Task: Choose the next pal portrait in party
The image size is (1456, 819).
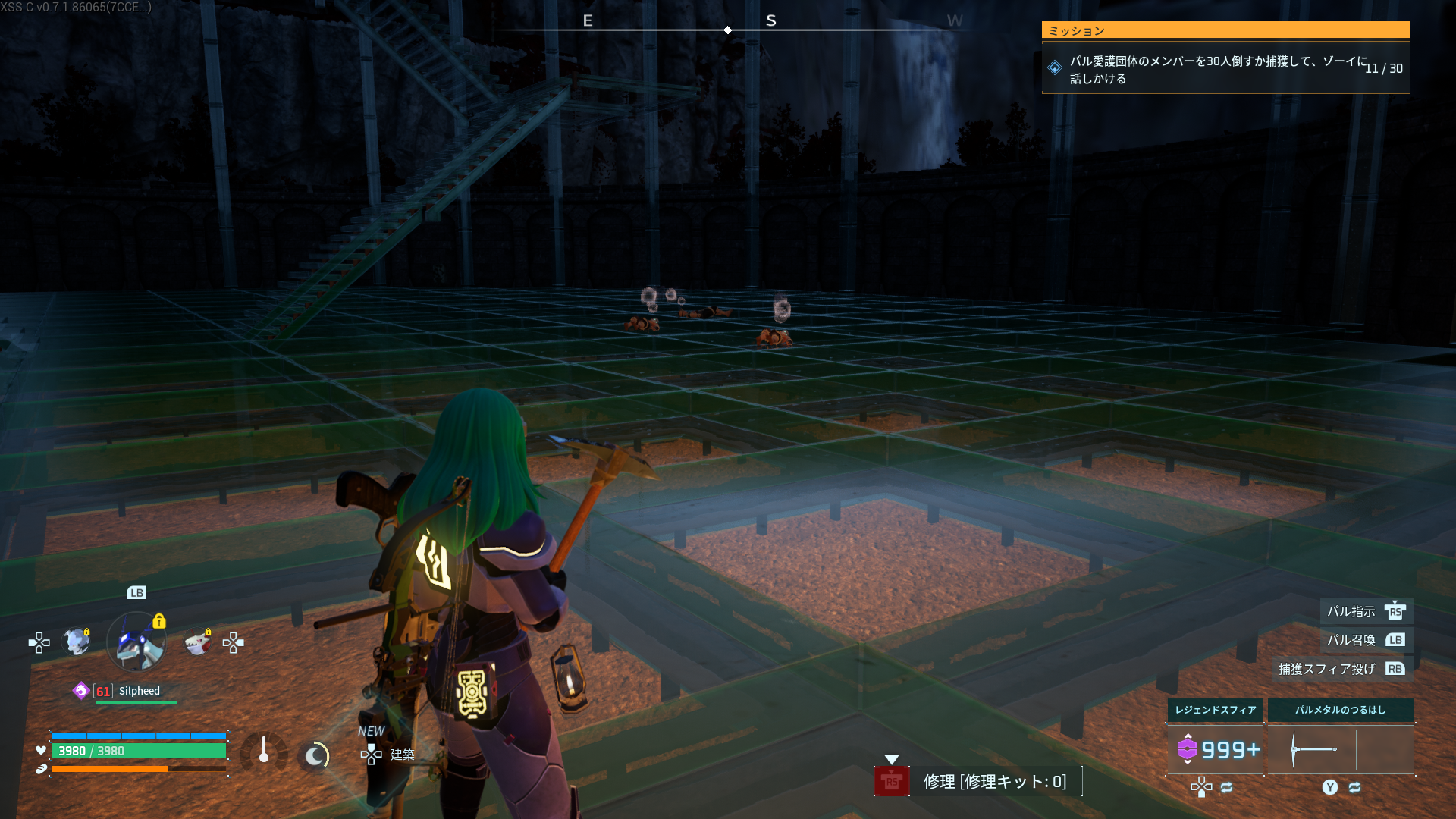Action: coord(198,642)
